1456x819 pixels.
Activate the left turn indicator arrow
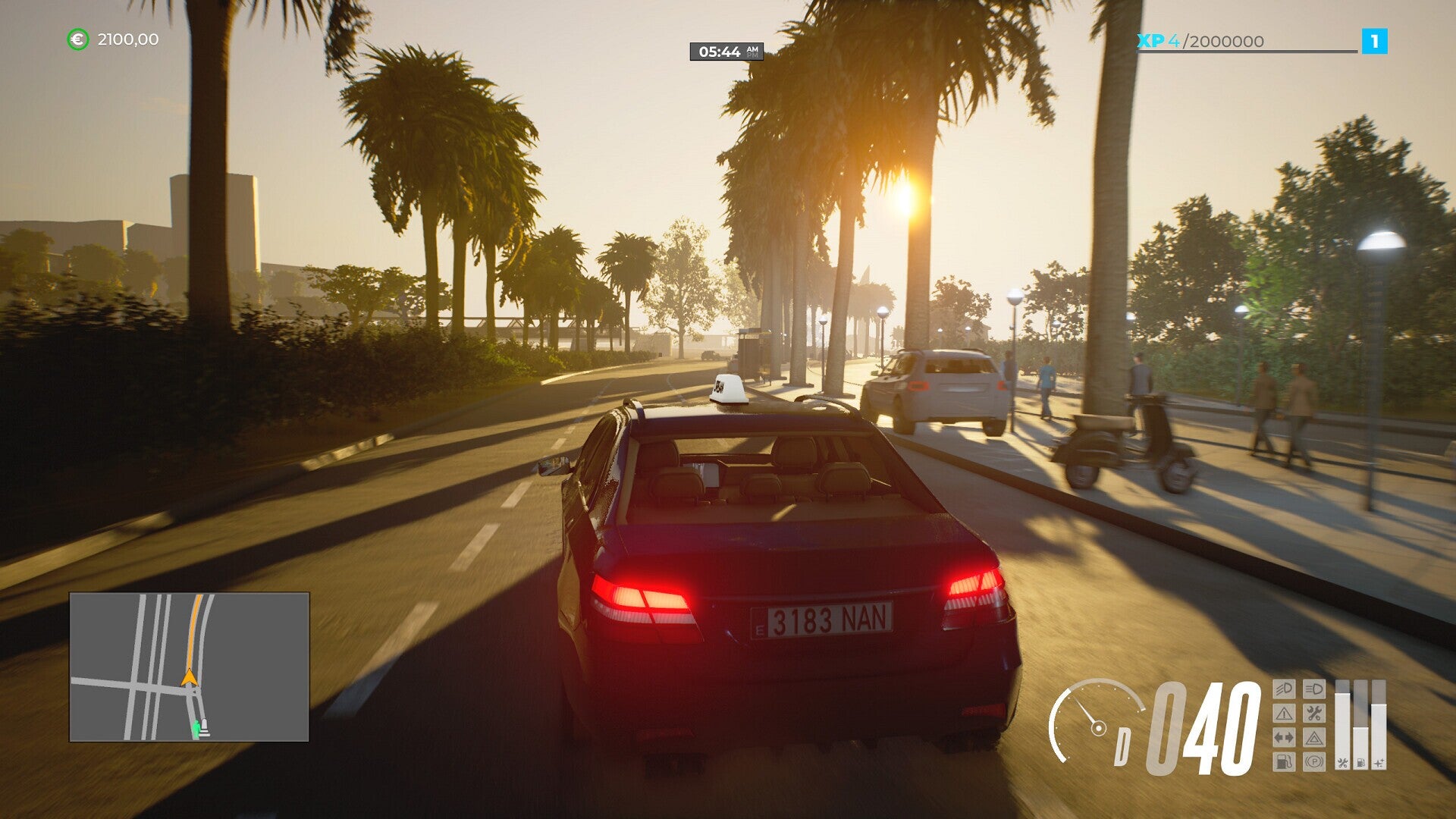(1277, 739)
